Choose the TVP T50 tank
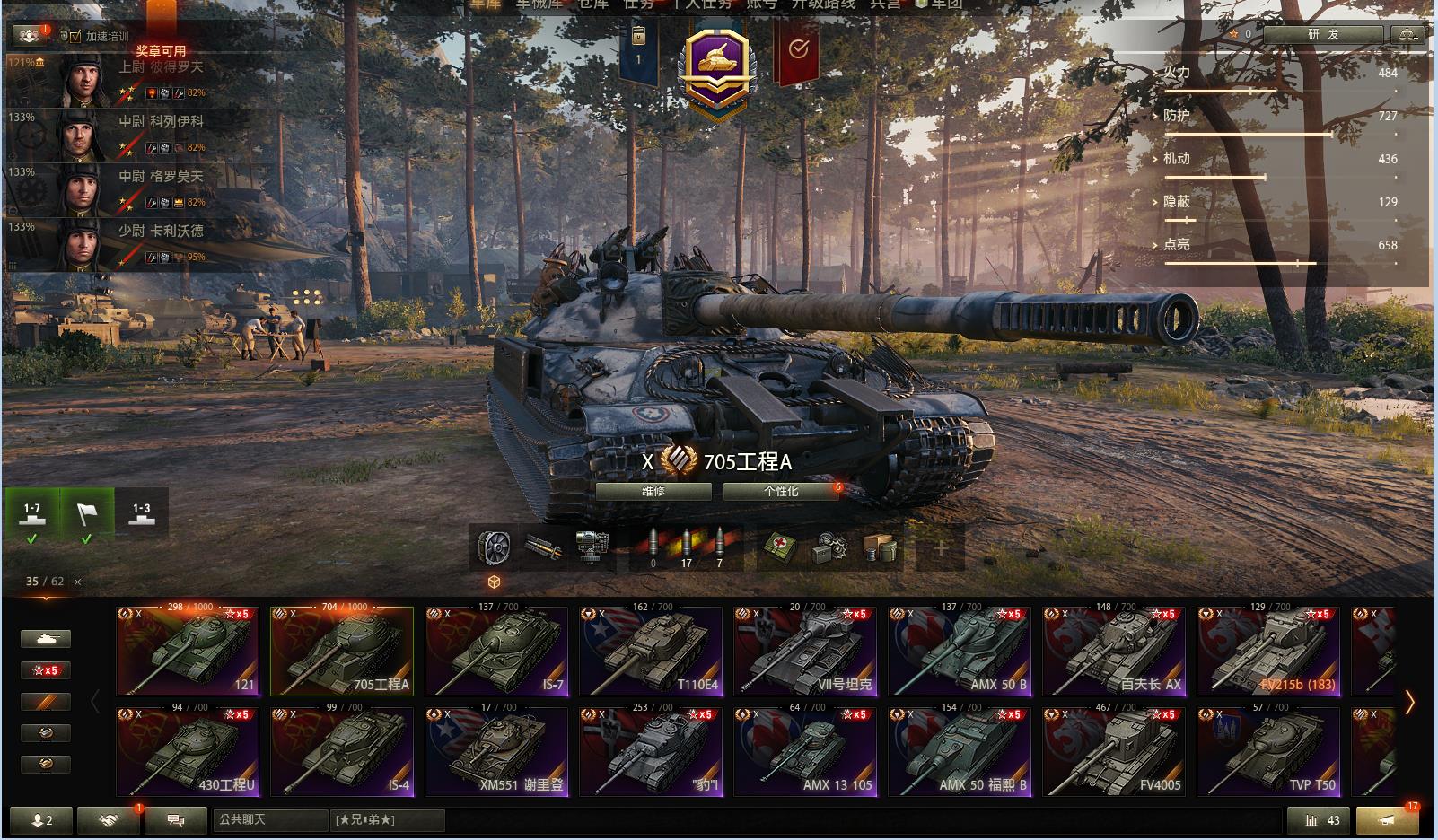The width and height of the screenshot is (1438, 840). point(1268,752)
